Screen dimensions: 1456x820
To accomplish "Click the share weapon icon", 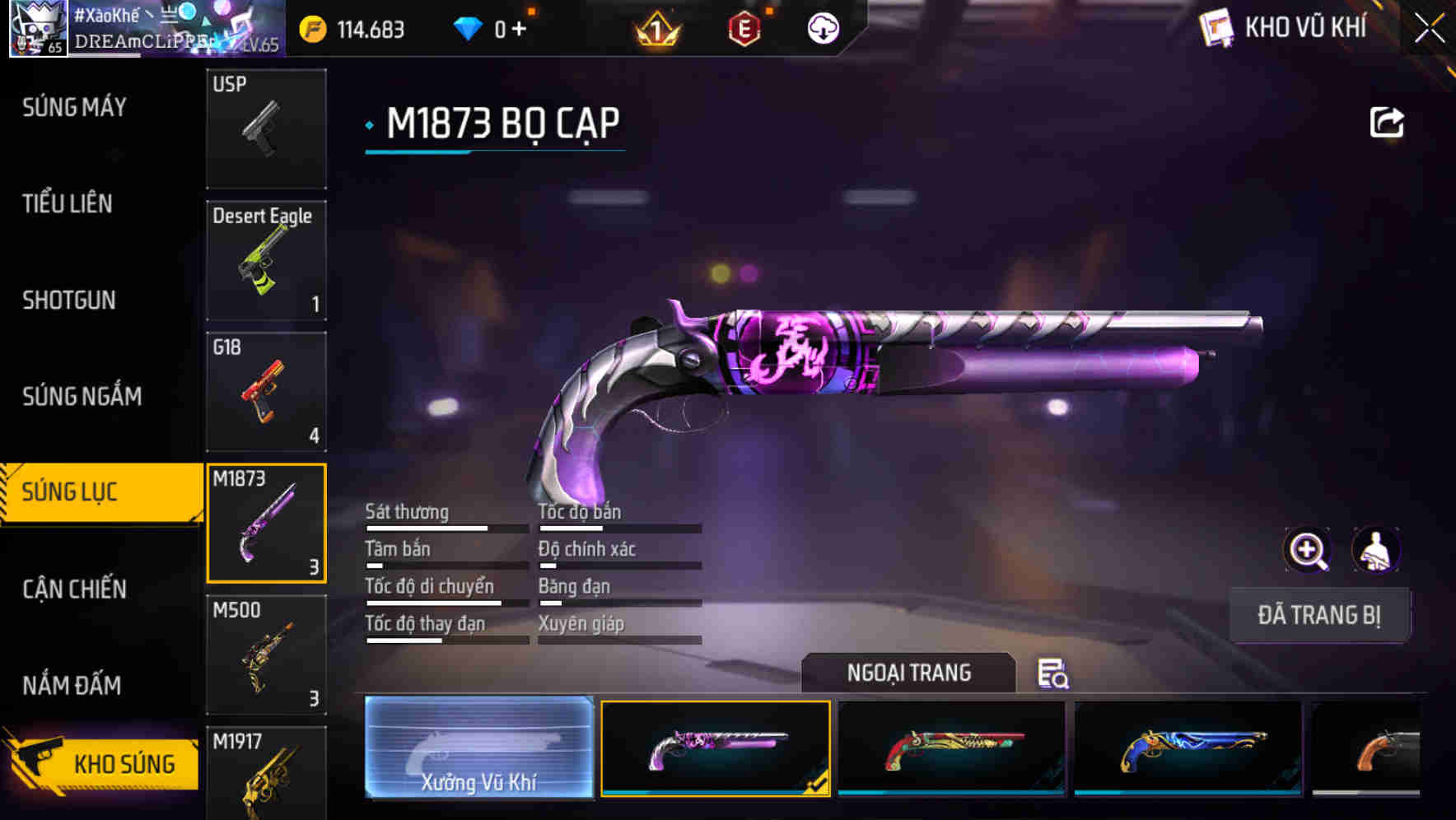I will (1388, 120).
